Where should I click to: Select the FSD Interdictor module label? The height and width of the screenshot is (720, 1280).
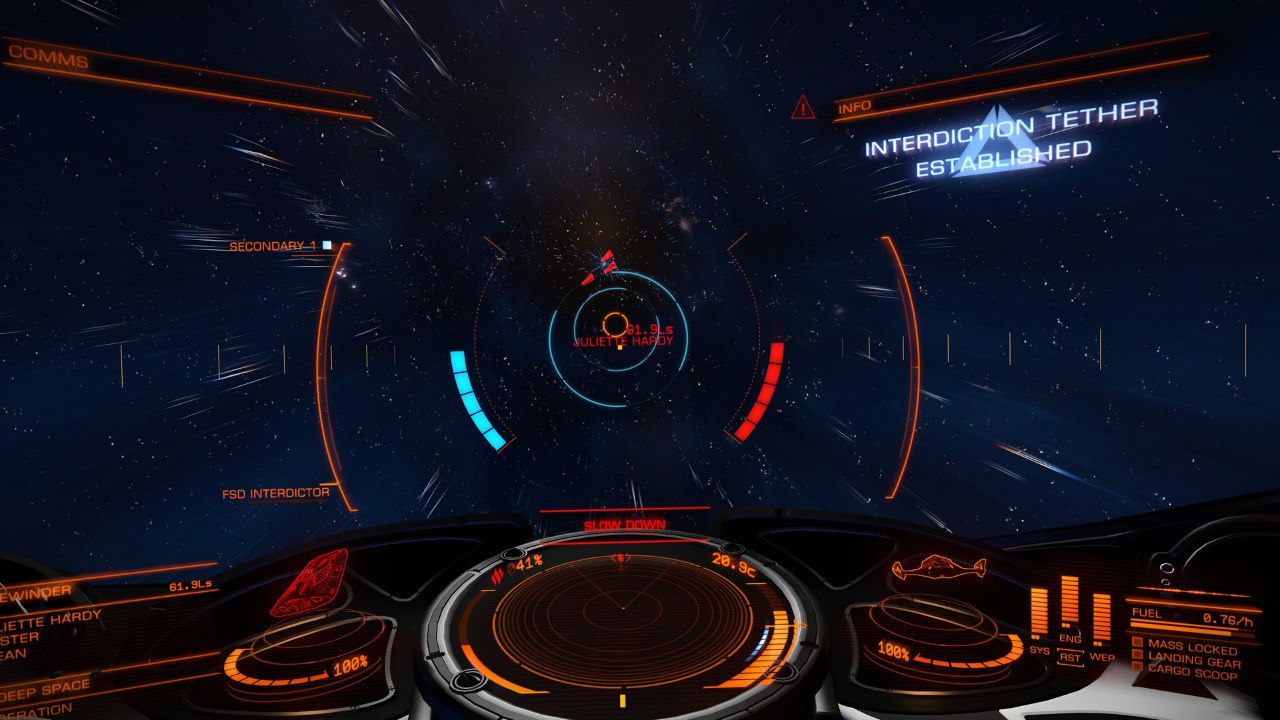pyautogui.click(x=276, y=493)
